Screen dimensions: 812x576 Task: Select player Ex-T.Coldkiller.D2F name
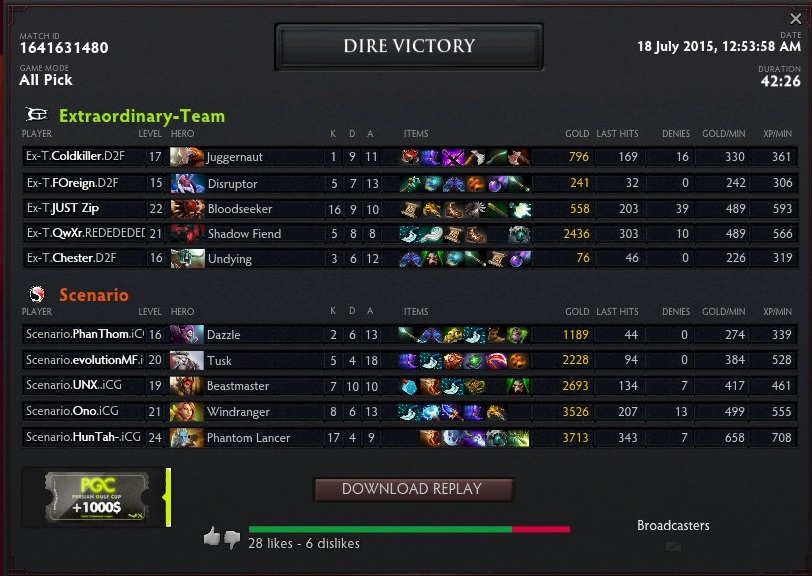tap(76, 157)
